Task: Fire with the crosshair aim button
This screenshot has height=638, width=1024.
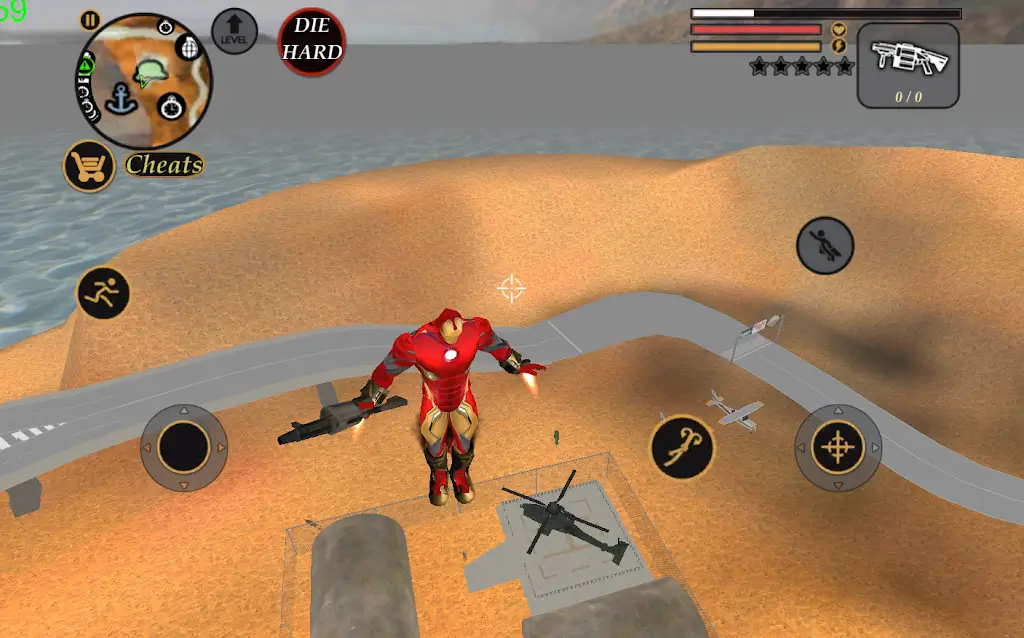Action: pos(838,447)
